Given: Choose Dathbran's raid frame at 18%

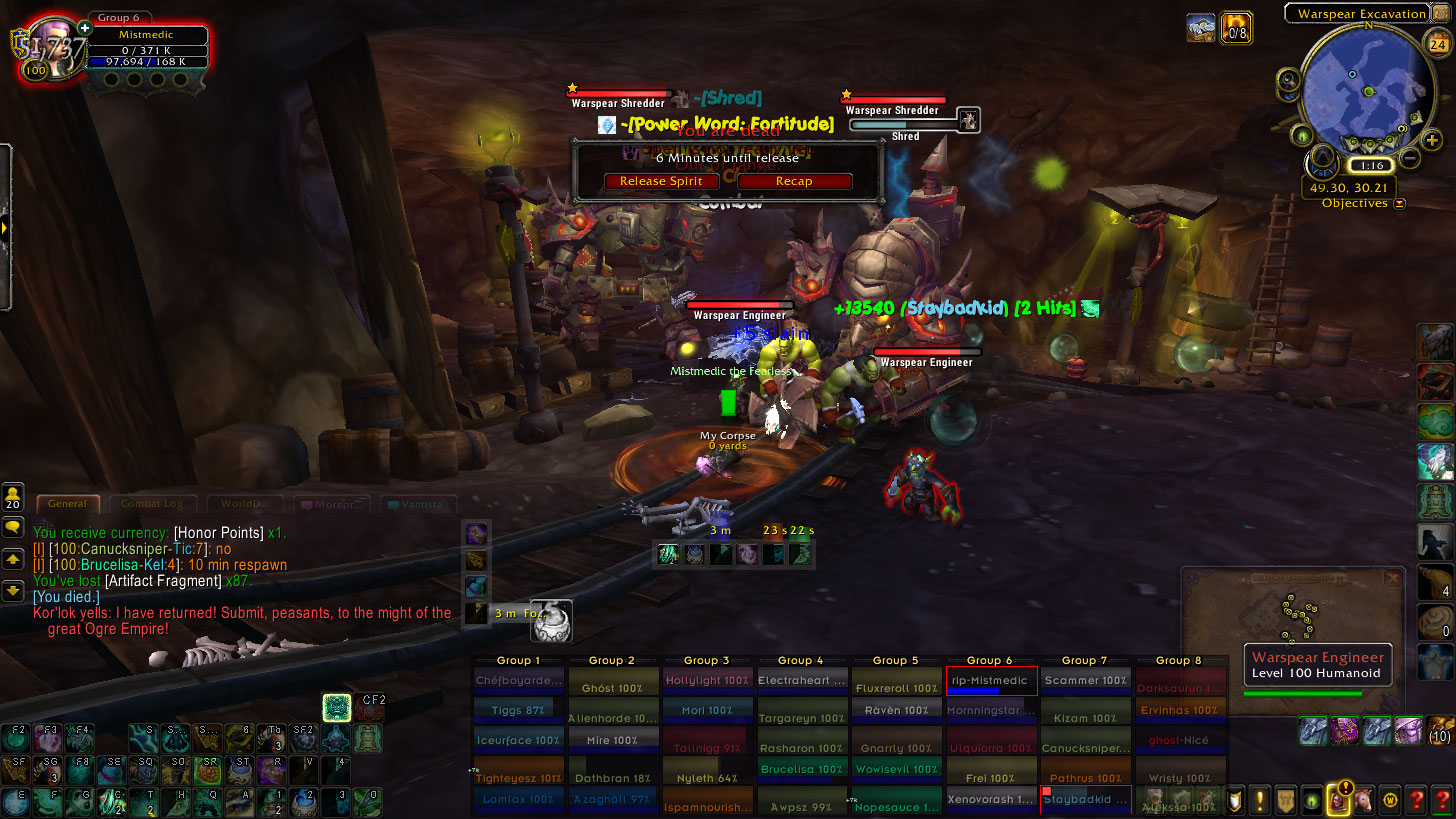Looking at the screenshot, I should pyautogui.click(x=611, y=777).
